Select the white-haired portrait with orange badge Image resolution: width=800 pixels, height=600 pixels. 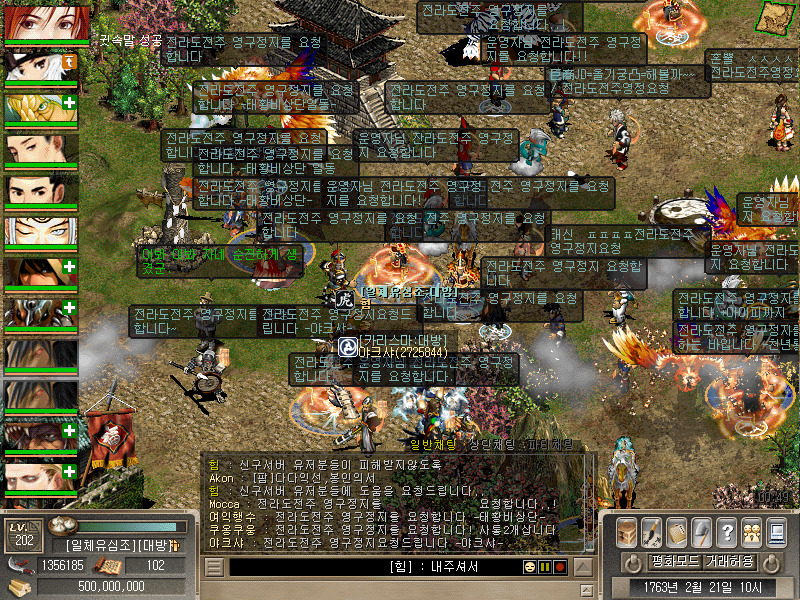pyautogui.click(x=41, y=67)
